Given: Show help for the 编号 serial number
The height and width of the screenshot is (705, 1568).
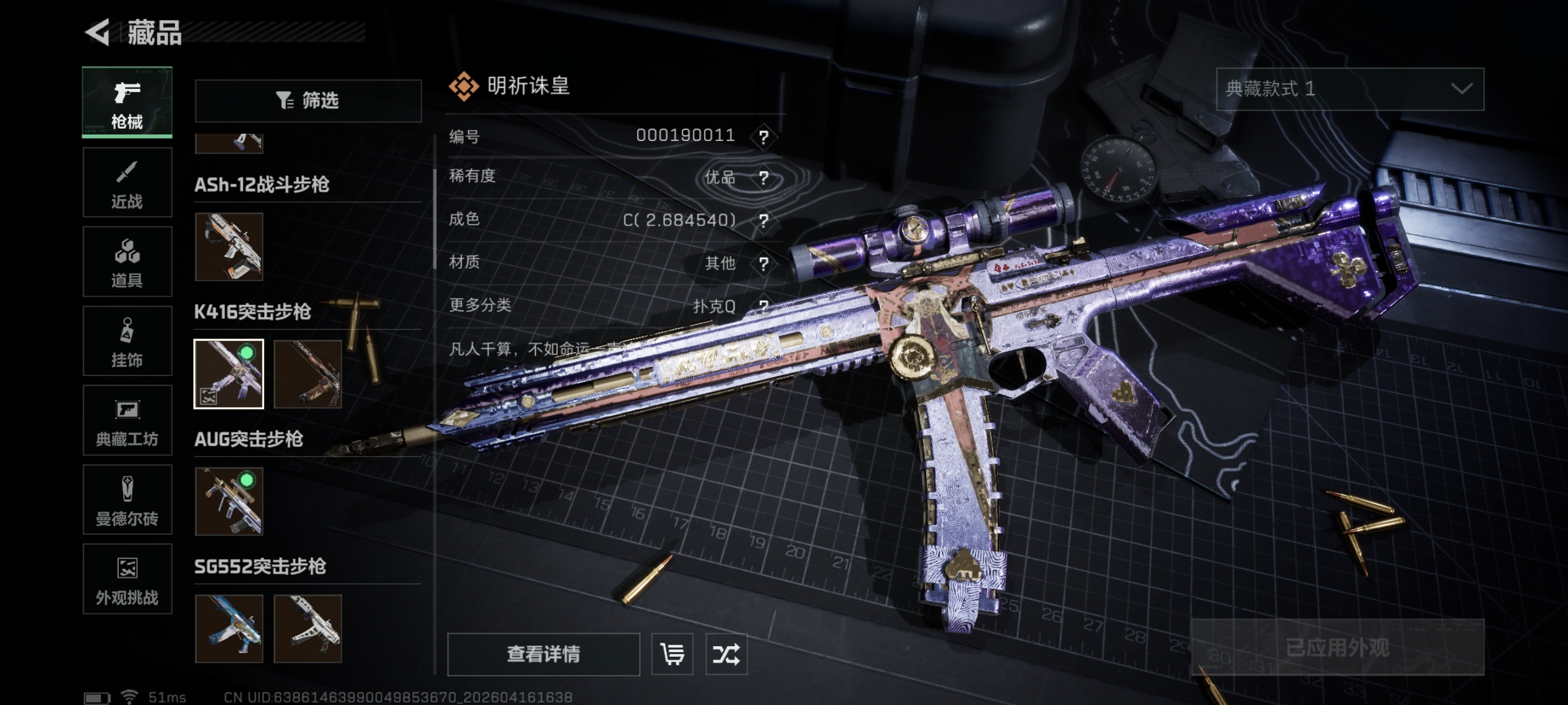Looking at the screenshot, I should pyautogui.click(x=763, y=136).
